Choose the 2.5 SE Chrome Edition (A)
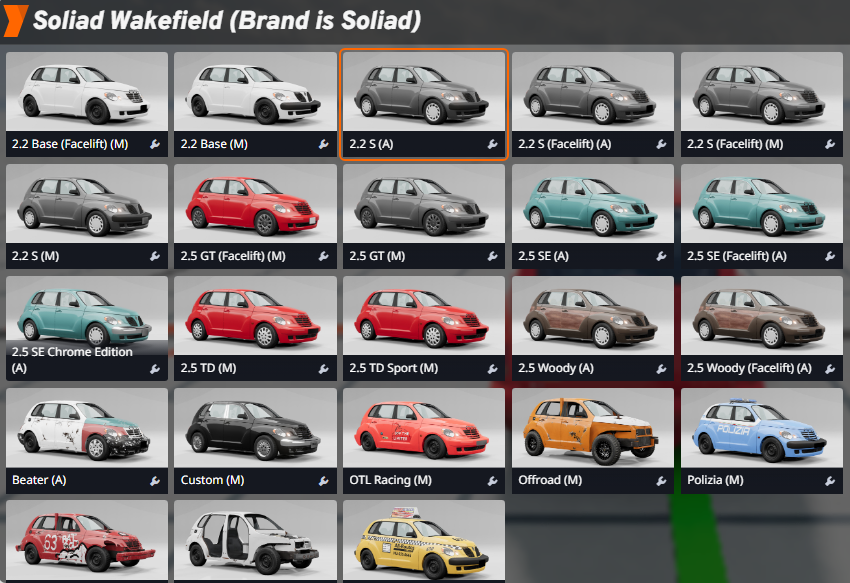Screen dimensions: 850x583 tap(87, 319)
